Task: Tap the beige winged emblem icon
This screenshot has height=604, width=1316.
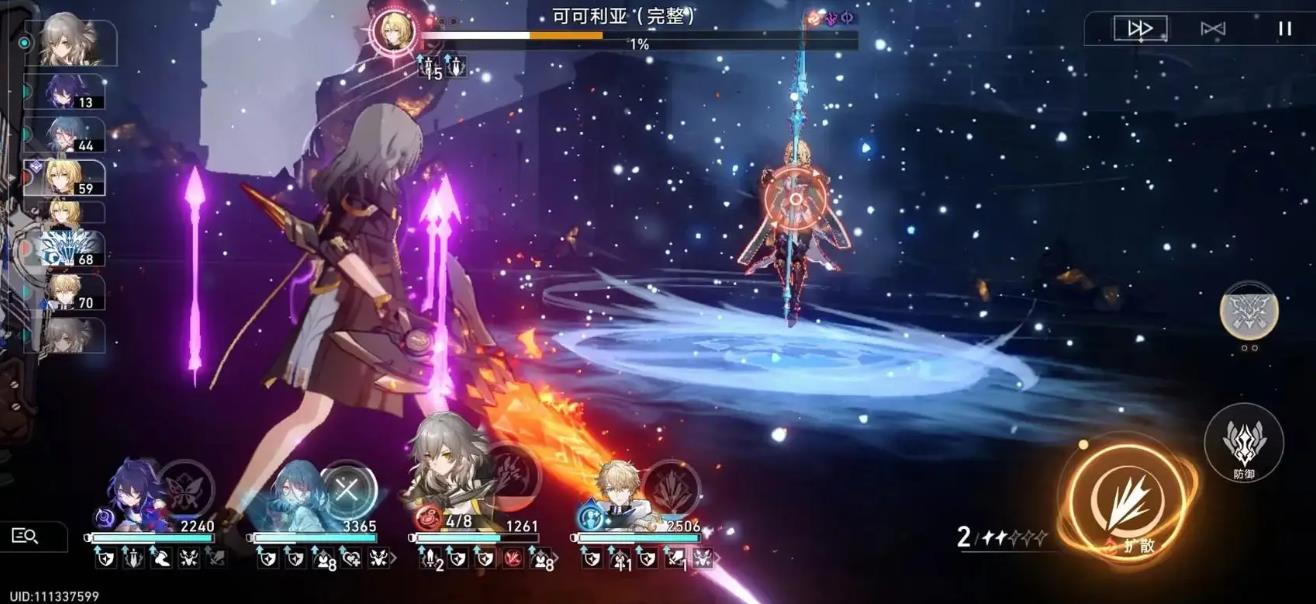Action: (x=1248, y=309)
